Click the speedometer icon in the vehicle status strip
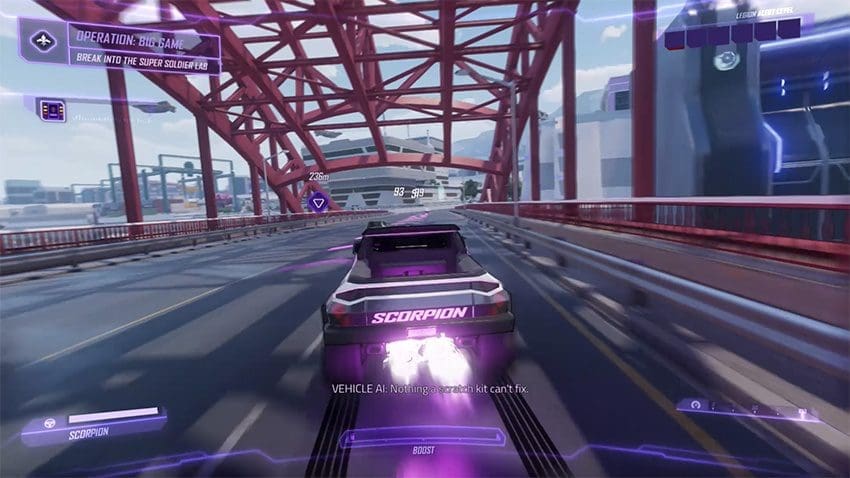This screenshot has width=850, height=478. (695, 406)
